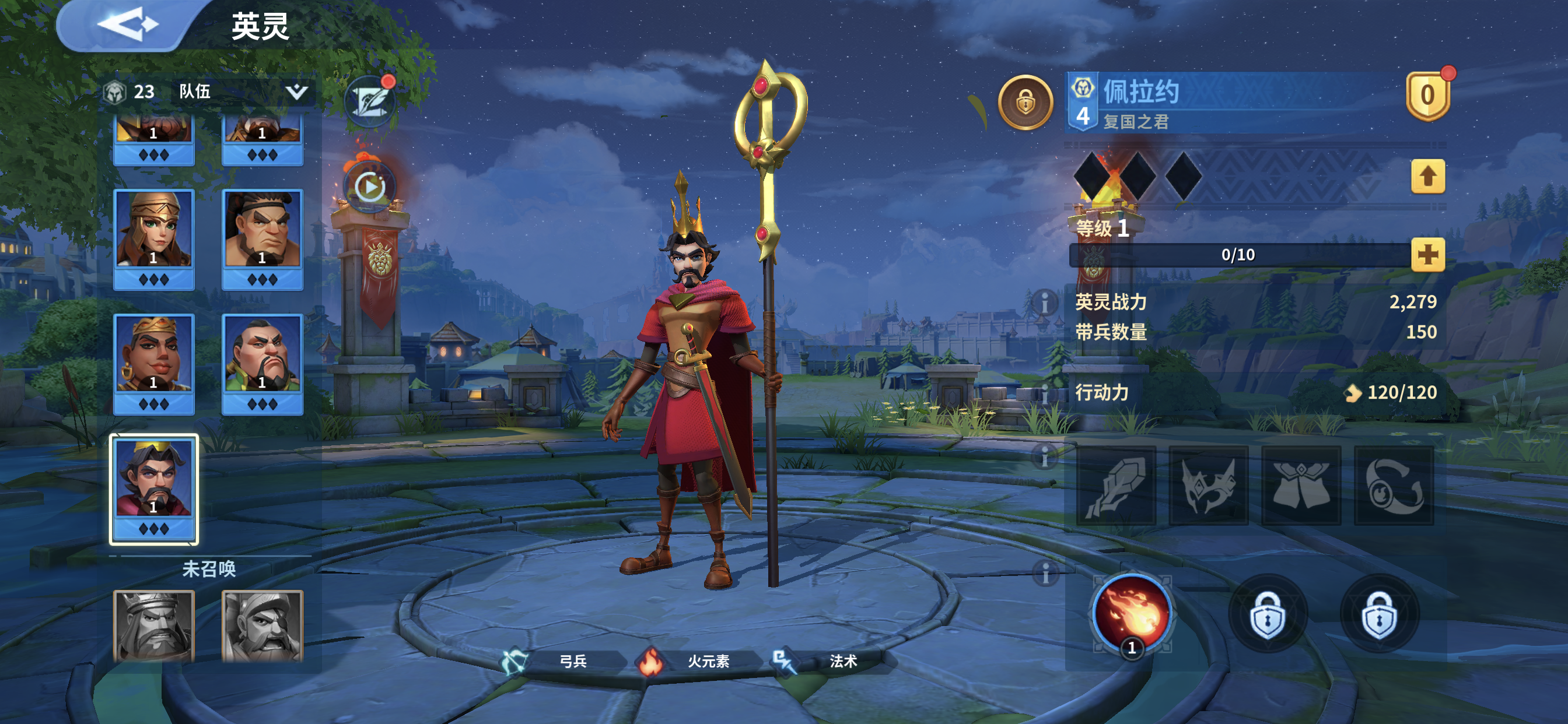View the unsummoned eyepatch hero portrait
The image size is (1568, 724).
point(262,625)
